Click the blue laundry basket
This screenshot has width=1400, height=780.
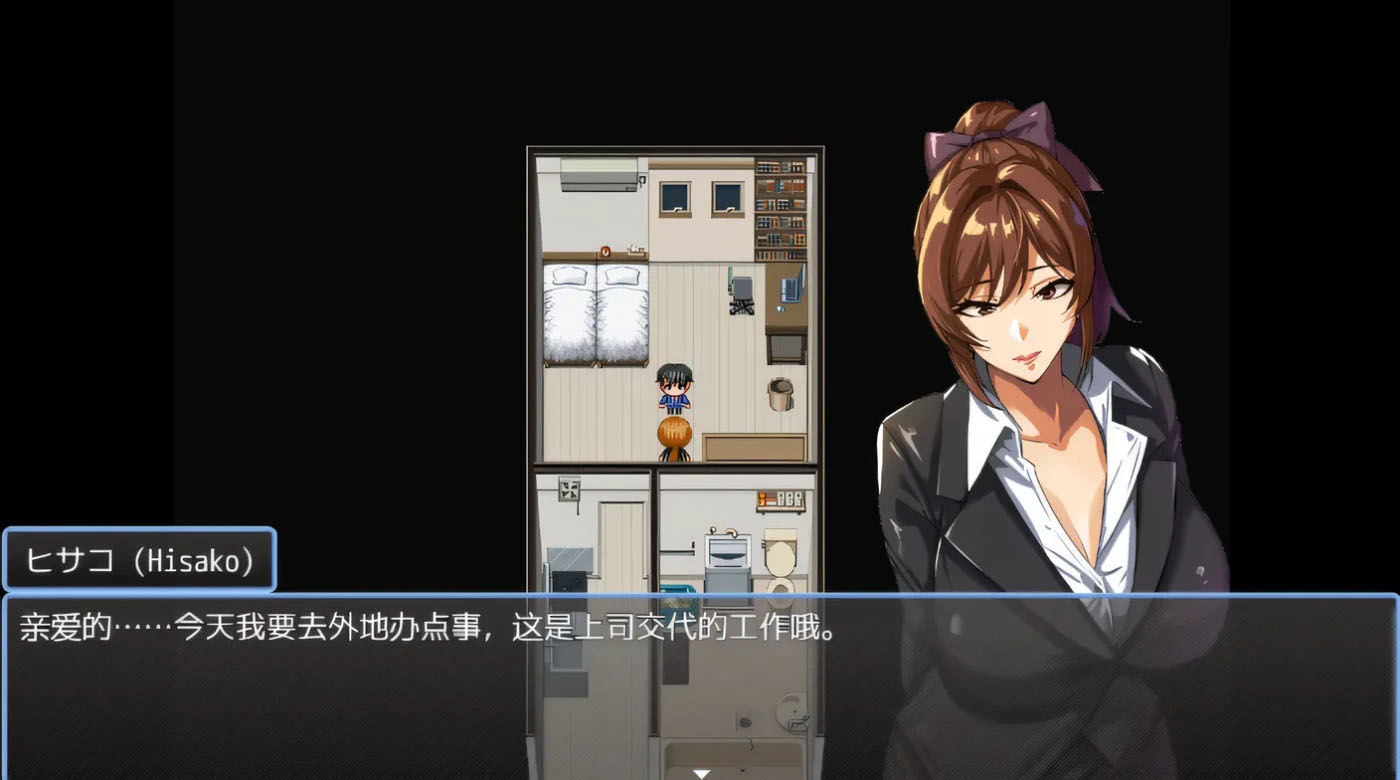tap(679, 595)
